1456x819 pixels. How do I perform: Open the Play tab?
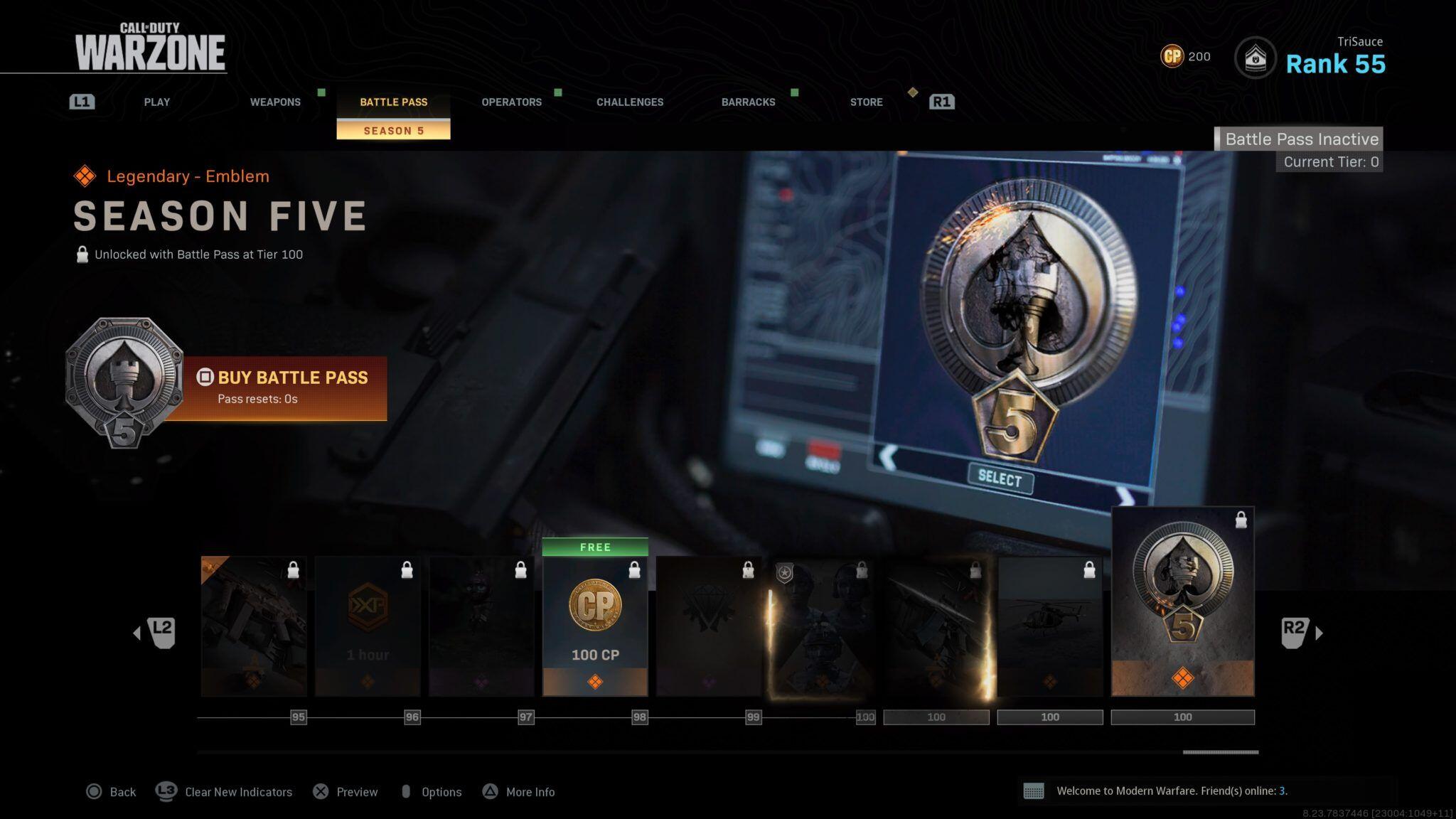pos(156,102)
